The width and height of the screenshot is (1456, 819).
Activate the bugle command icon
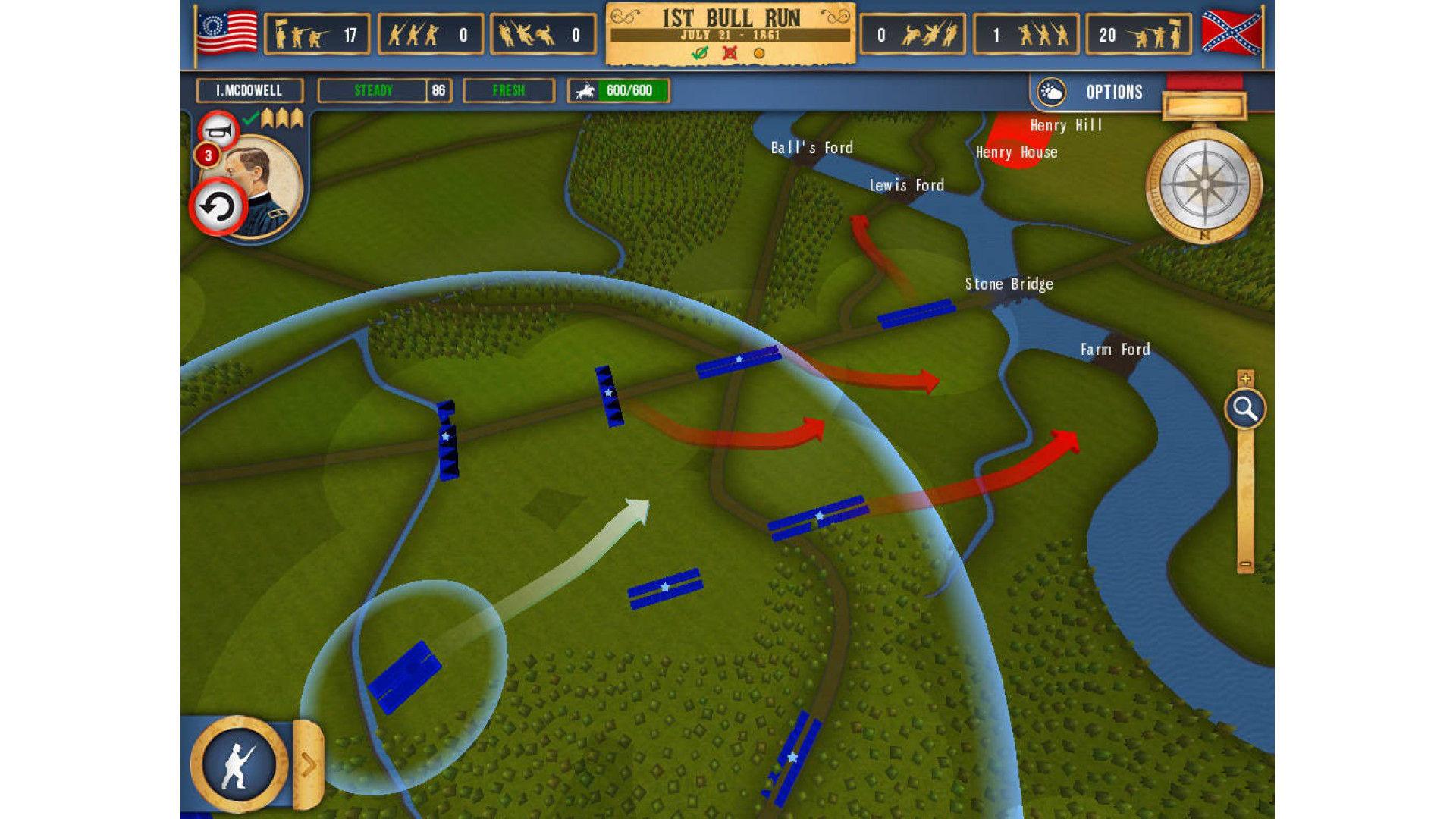click(x=218, y=131)
